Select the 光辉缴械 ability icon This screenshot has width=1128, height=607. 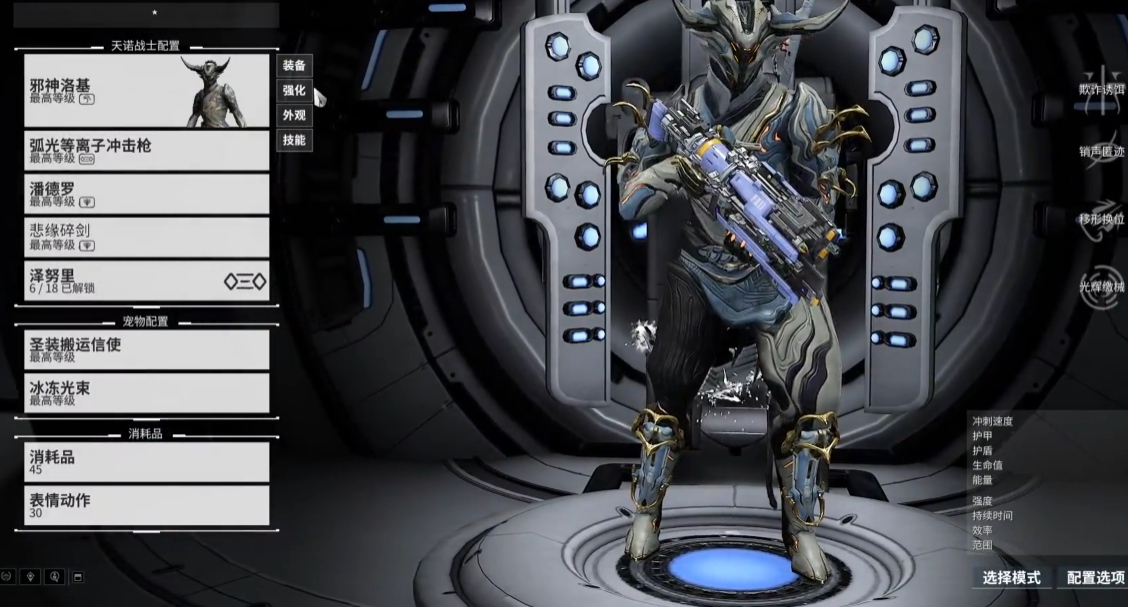point(1103,285)
